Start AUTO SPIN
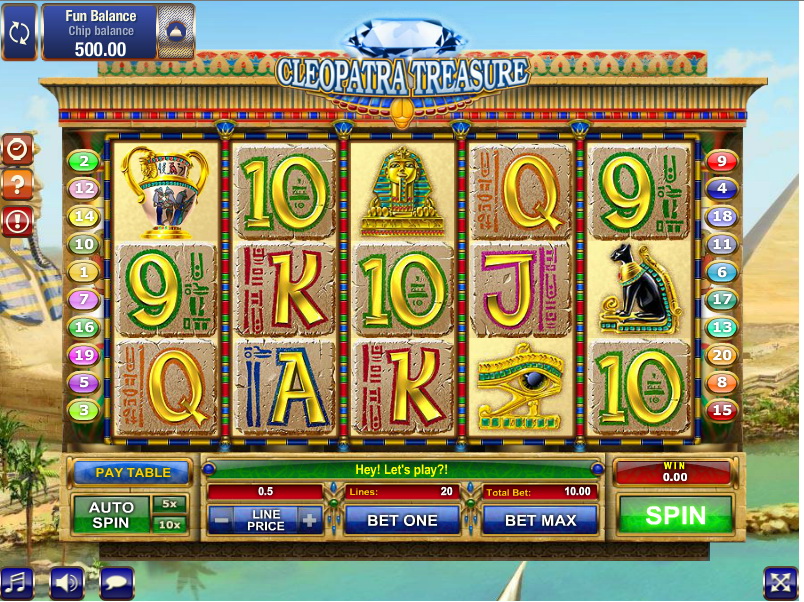This screenshot has width=804, height=602. tap(111, 514)
